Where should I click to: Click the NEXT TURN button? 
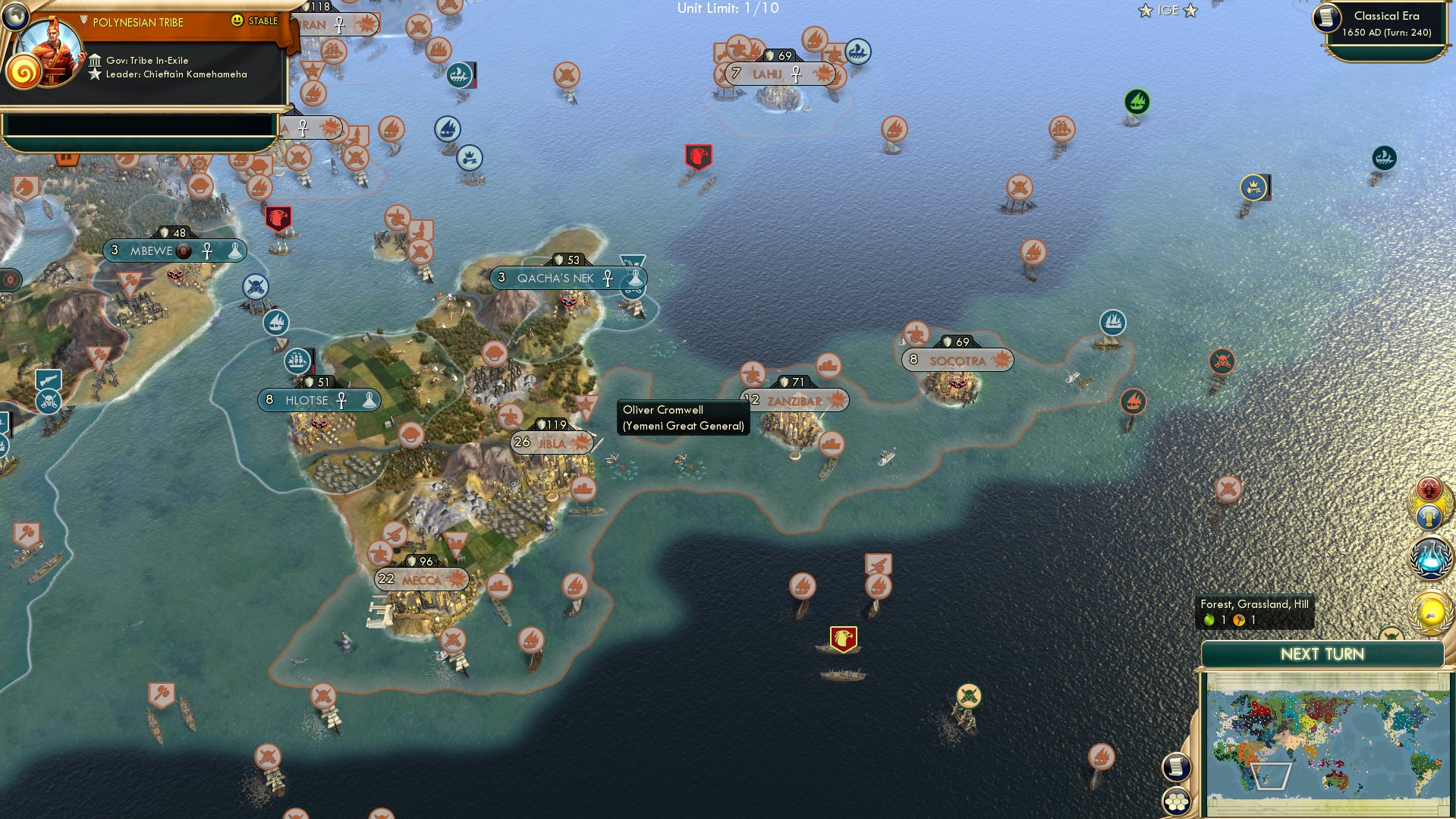point(1323,654)
